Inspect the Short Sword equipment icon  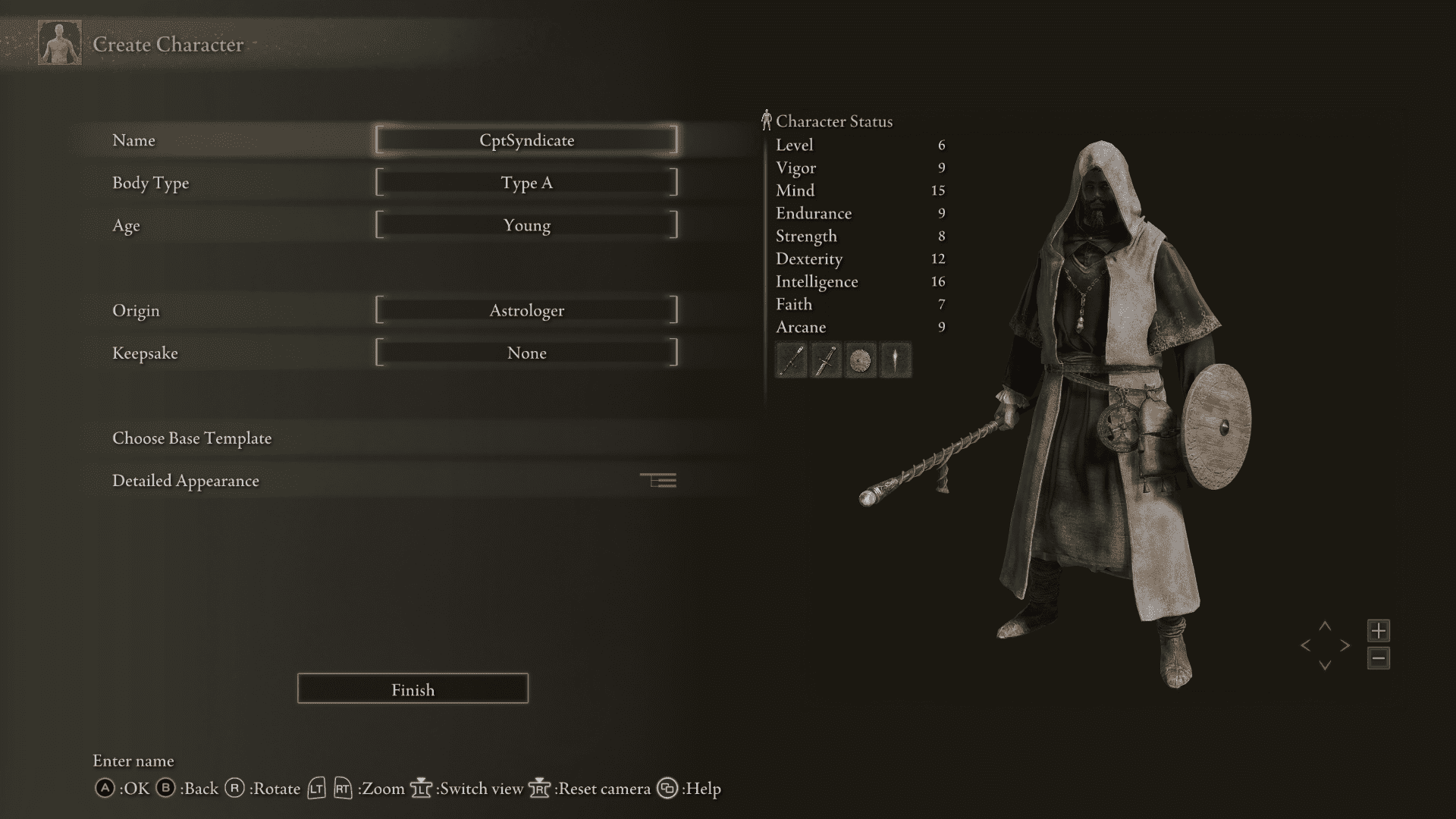click(x=827, y=360)
